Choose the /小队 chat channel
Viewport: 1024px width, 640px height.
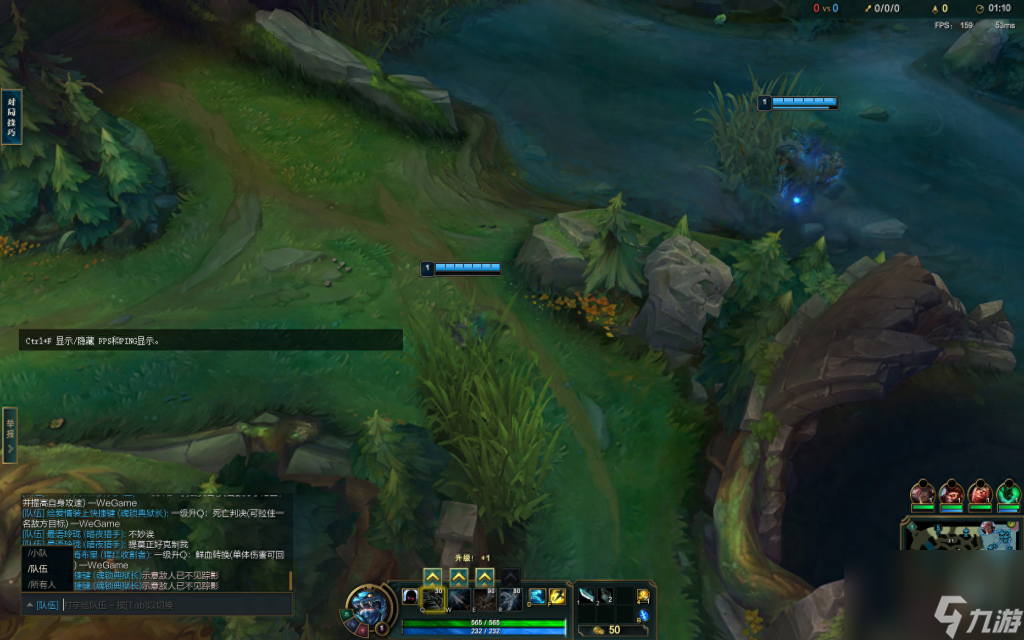tap(38, 552)
